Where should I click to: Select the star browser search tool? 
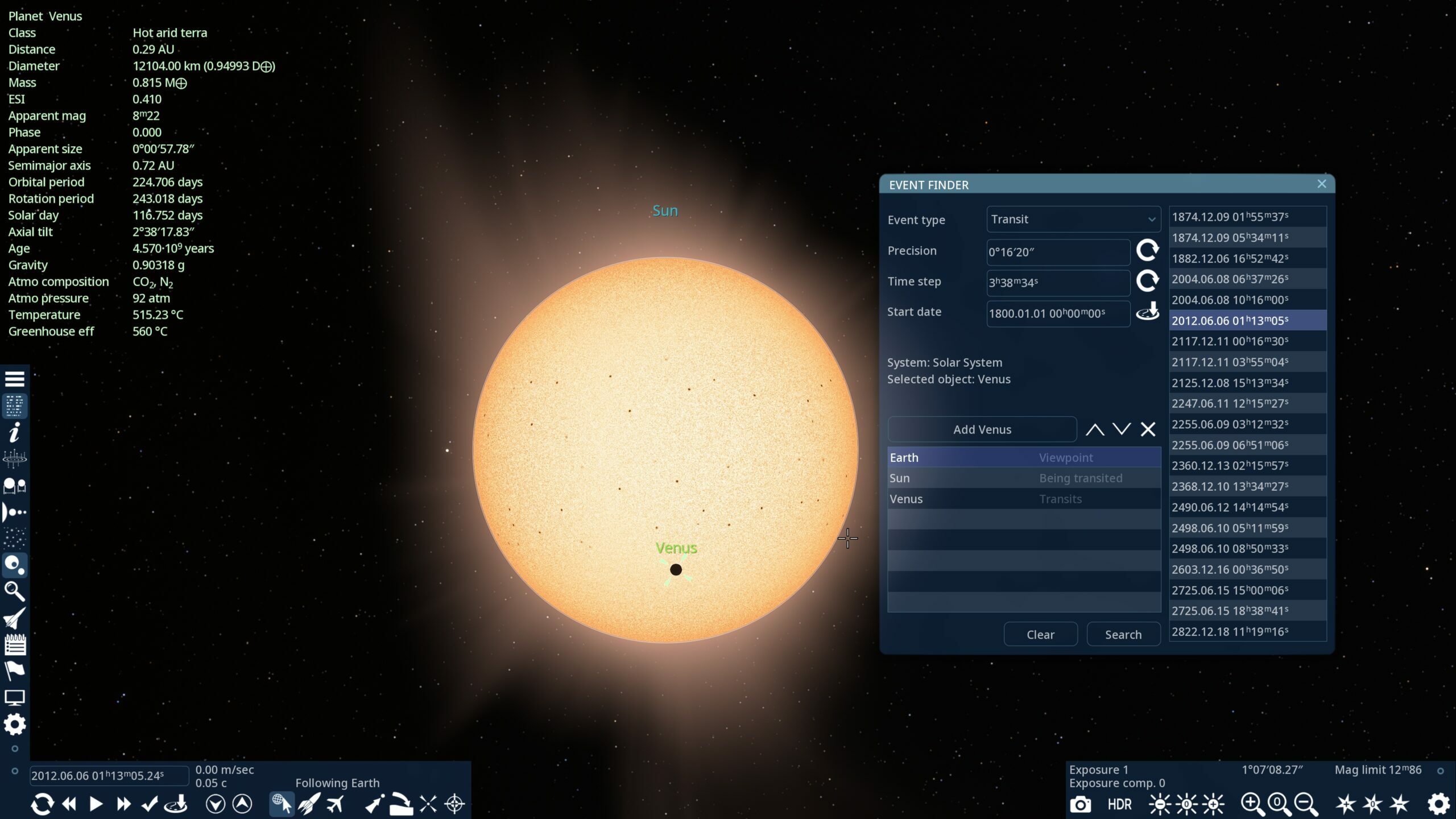pyautogui.click(x=15, y=592)
